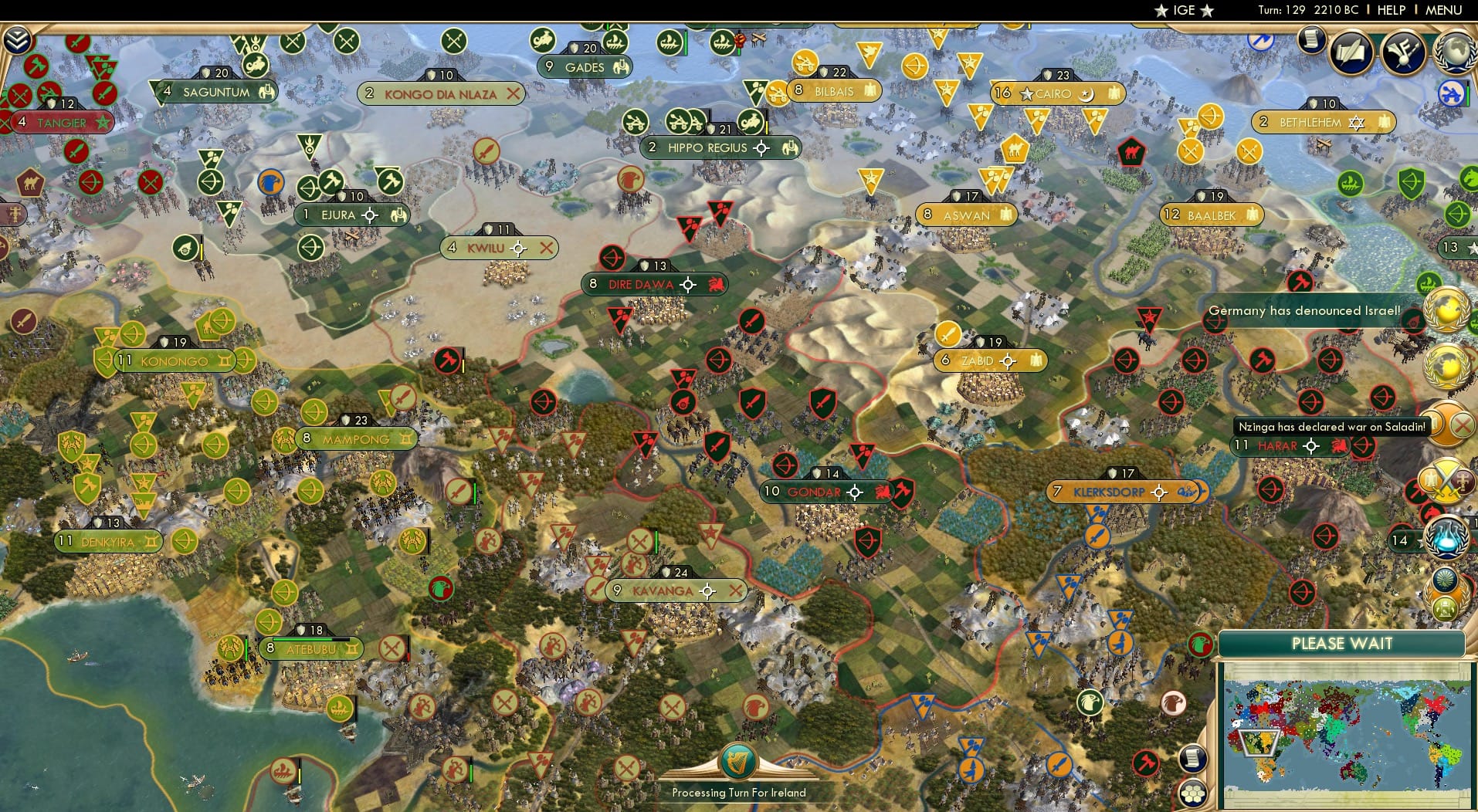This screenshot has width=1478, height=812.
Task: Click the Germany has denounced Israel banner
Action: click(1307, 312)
